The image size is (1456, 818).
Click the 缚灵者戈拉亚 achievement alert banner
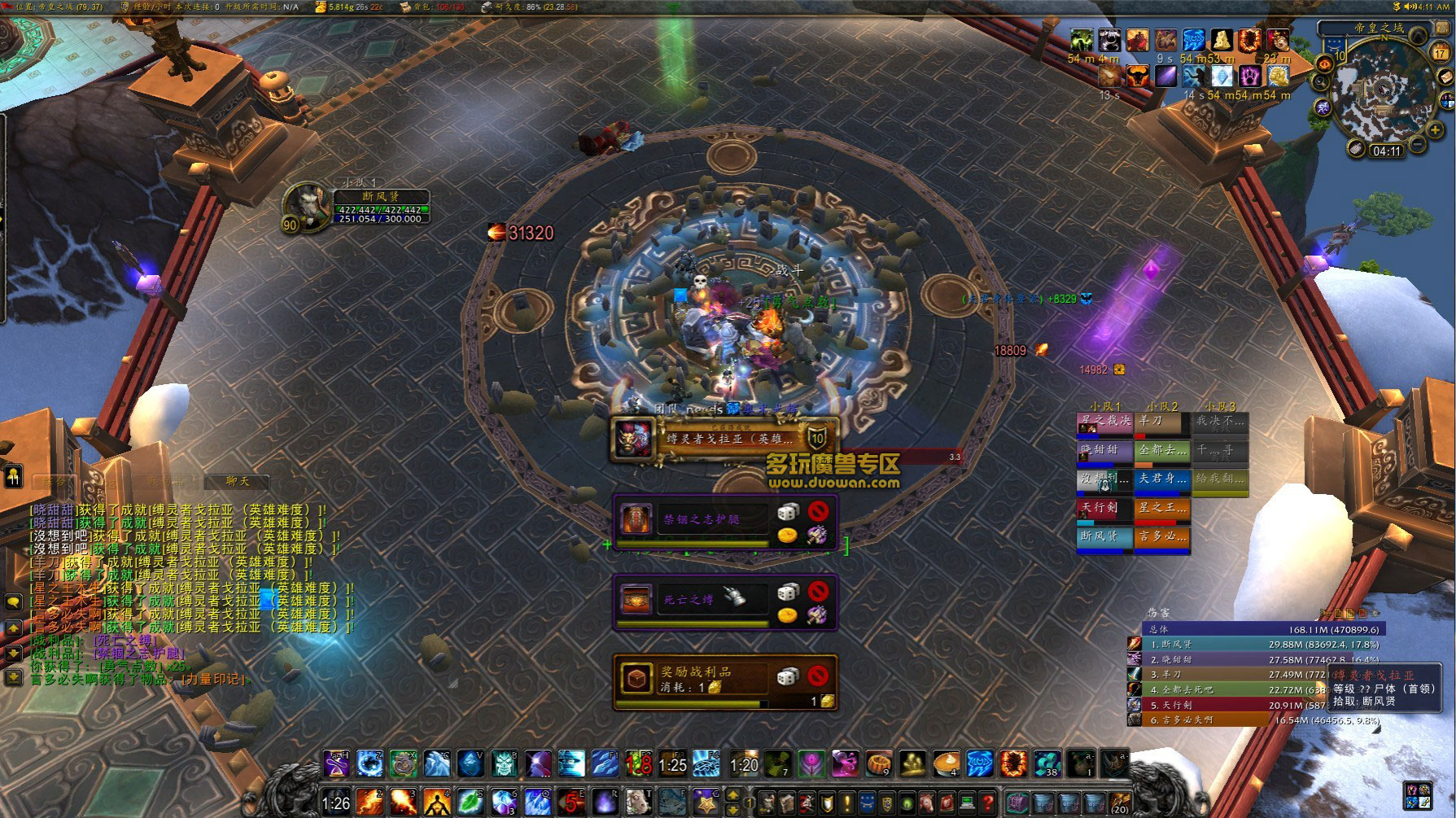coord(724,440)
